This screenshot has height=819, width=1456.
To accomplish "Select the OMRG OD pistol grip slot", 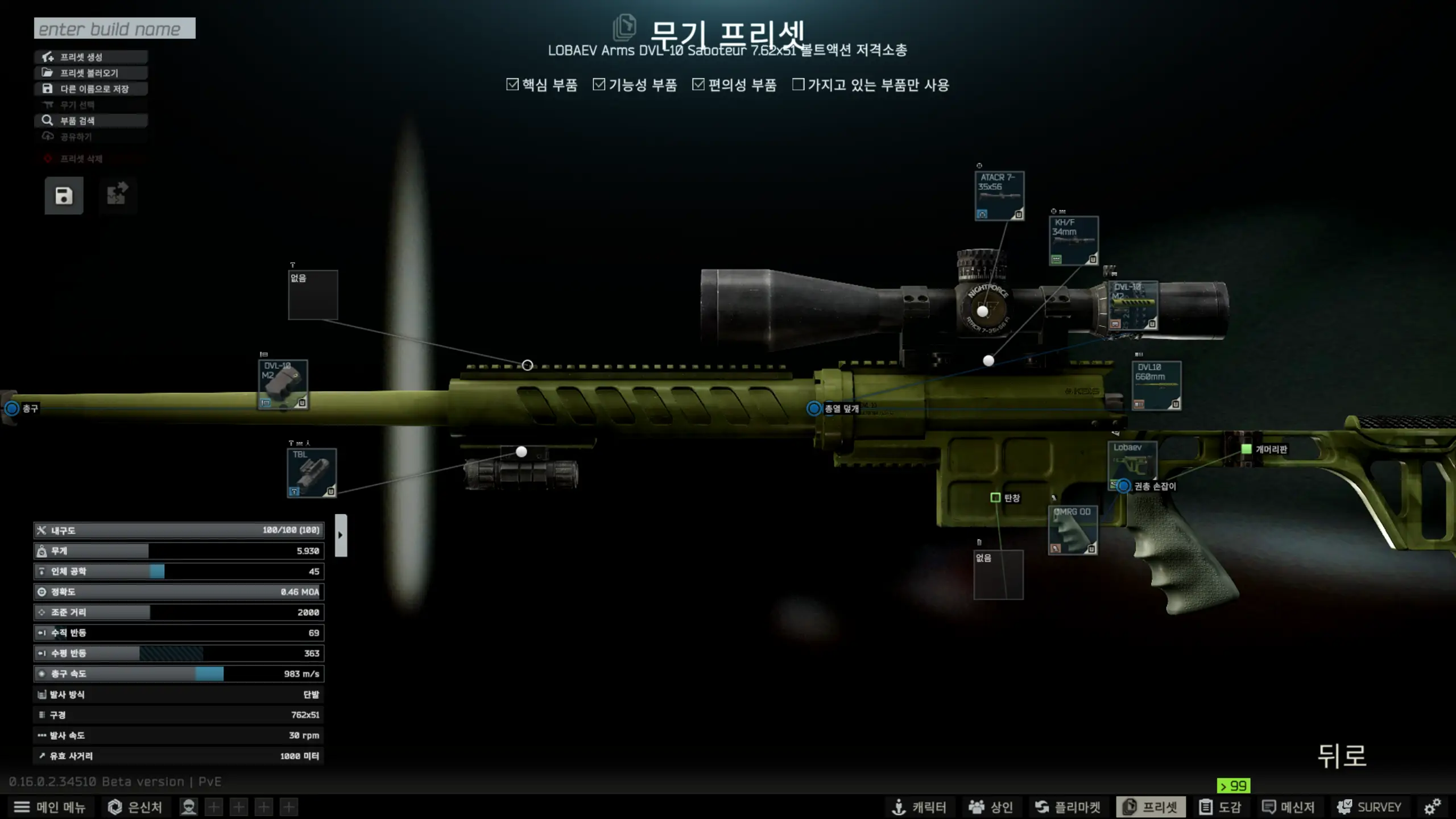I will click(1073, 530).
